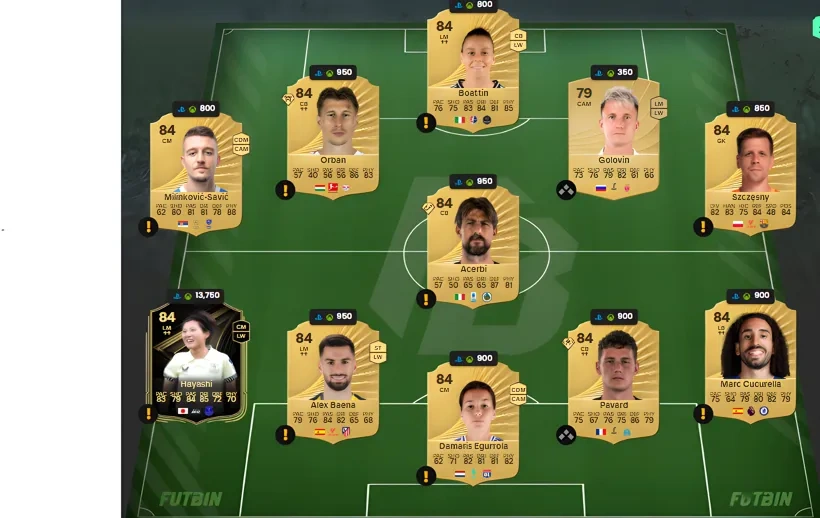Image resolution: width=820 pixels, height=518 pixels.
Task: Click the chemistry icon beside Golovin
Action: (566, 190)
